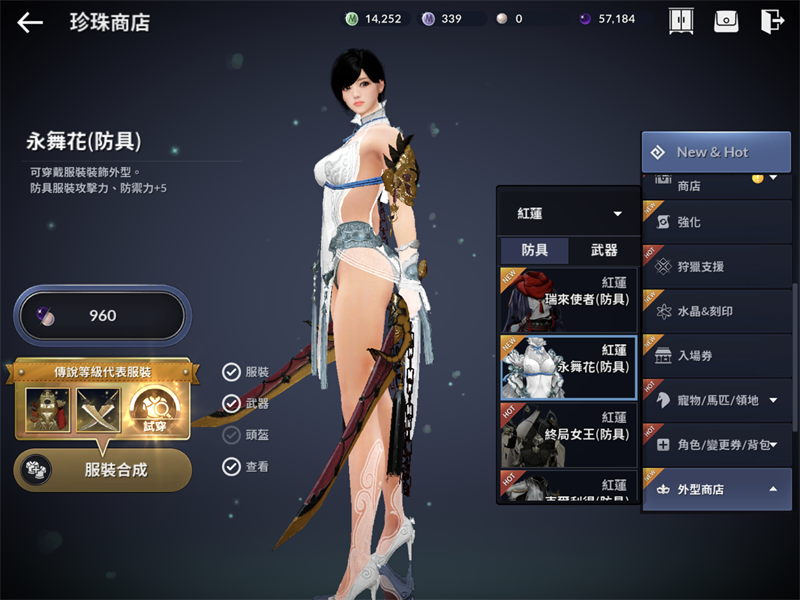
Task: Switch to the 武器 weapon tab
Action: click(x=604, y=251)
